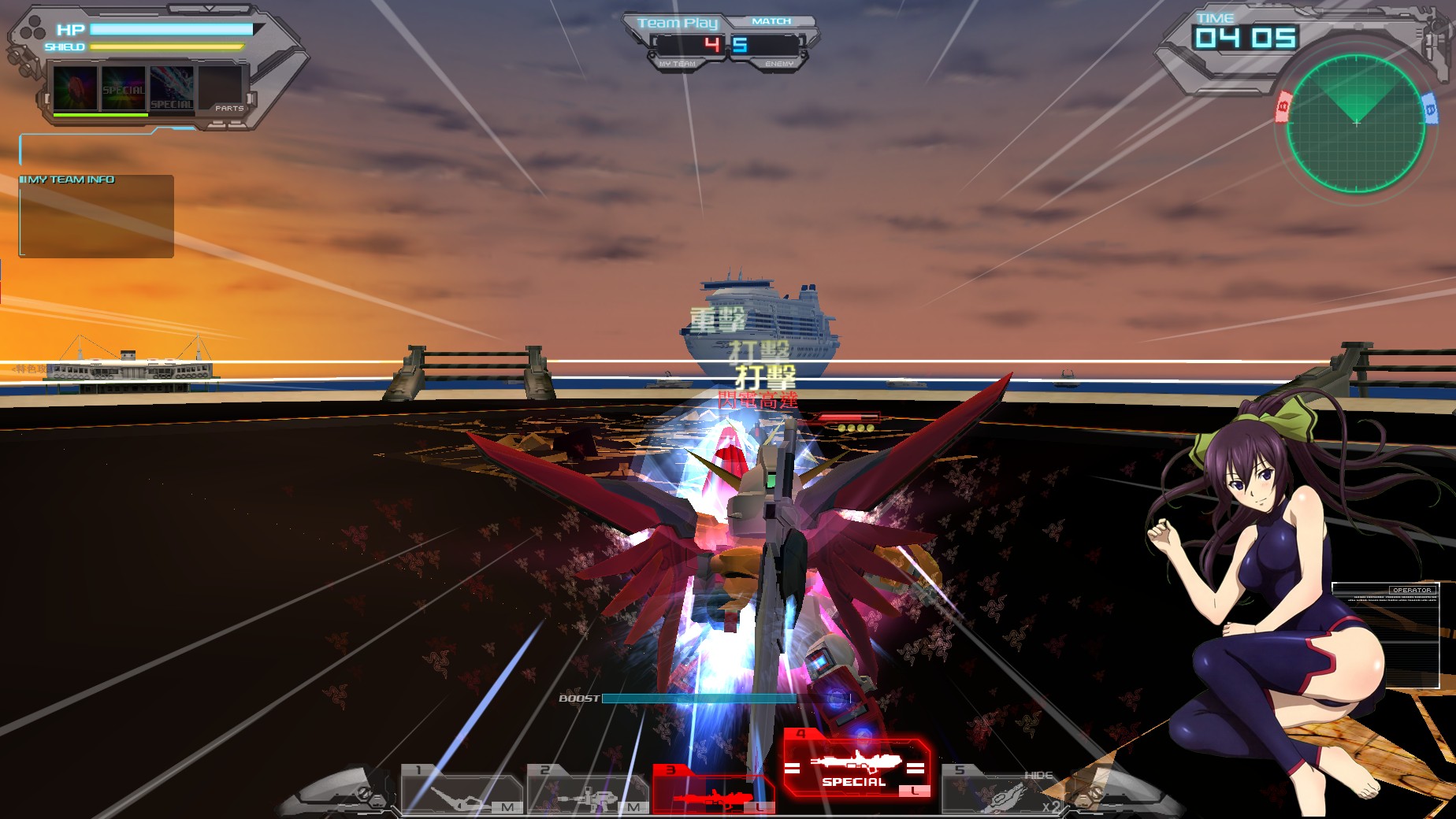Toggle the HIDE option near slot 5
The image size is (1456, 819).
tap(1038, 774)
